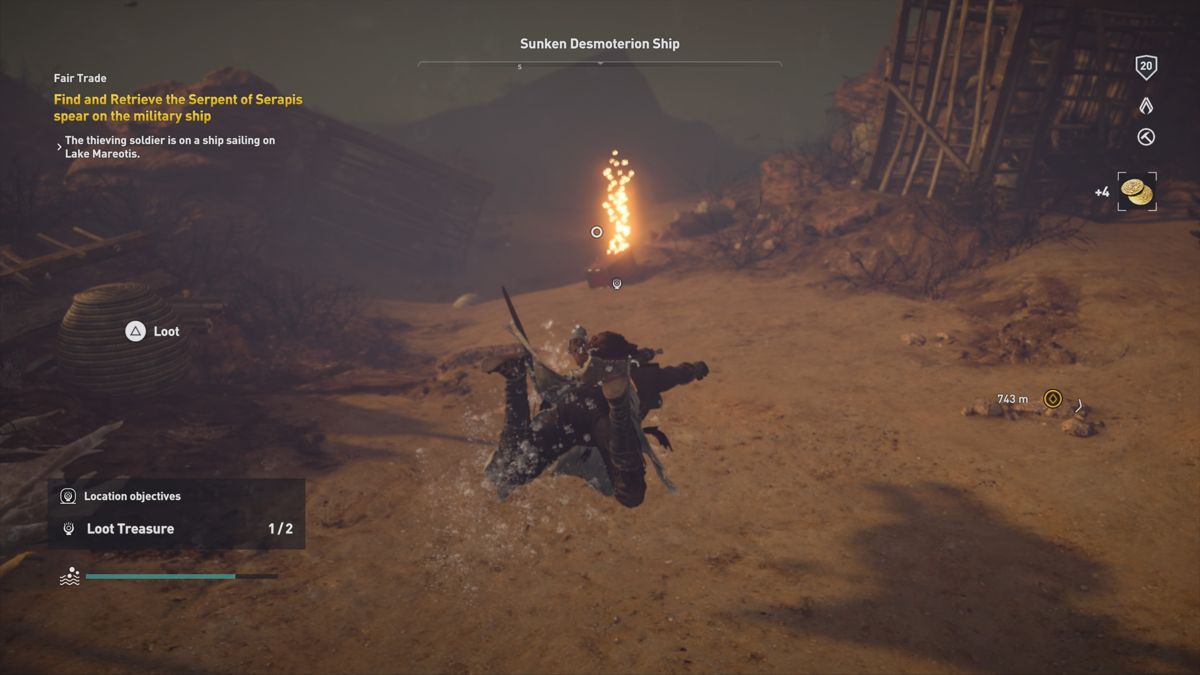Click the treasure location marker under the flame
1200x675 pixels.
click(617, 284)
